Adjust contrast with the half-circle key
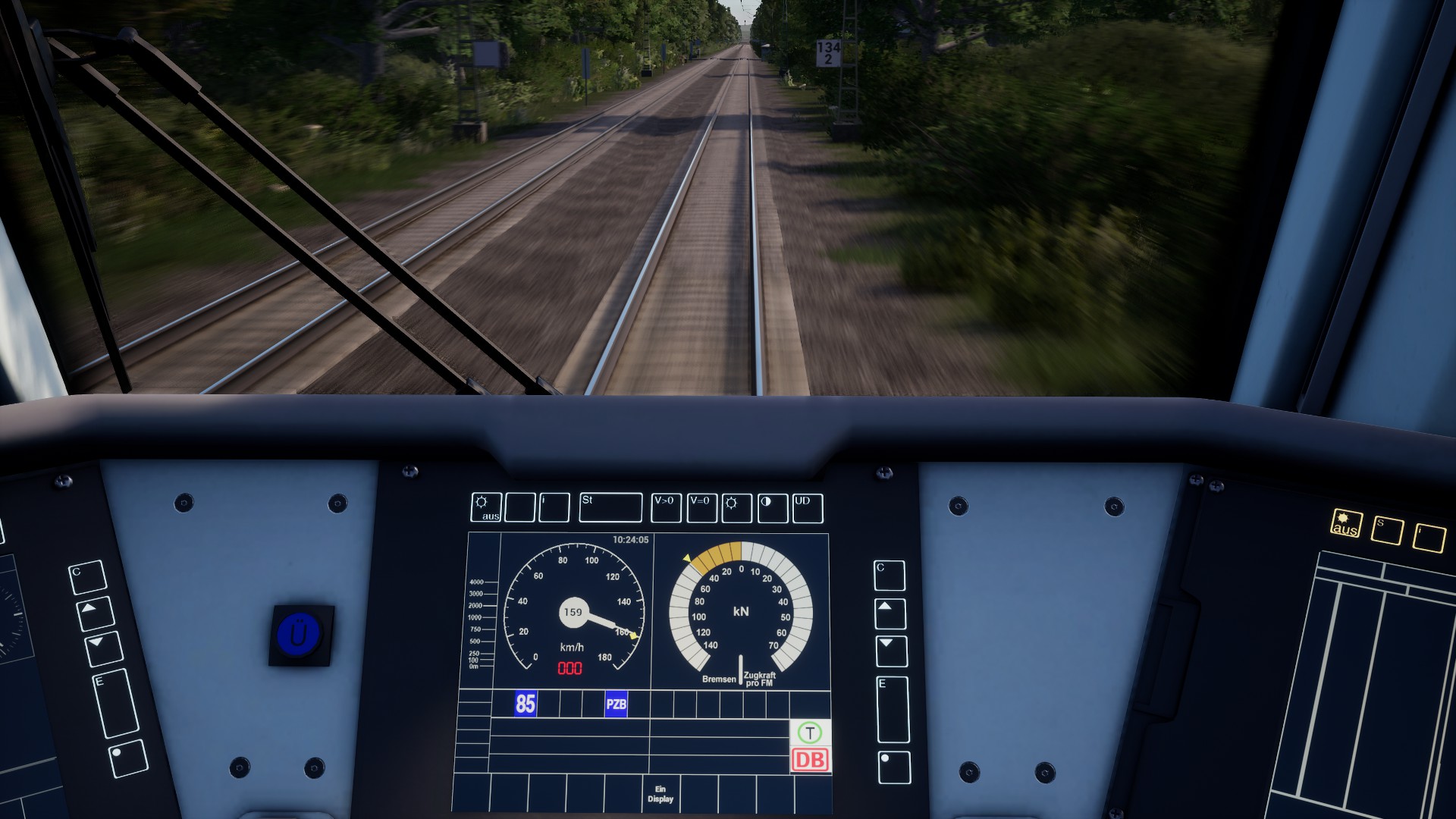 tap(772, 509)
